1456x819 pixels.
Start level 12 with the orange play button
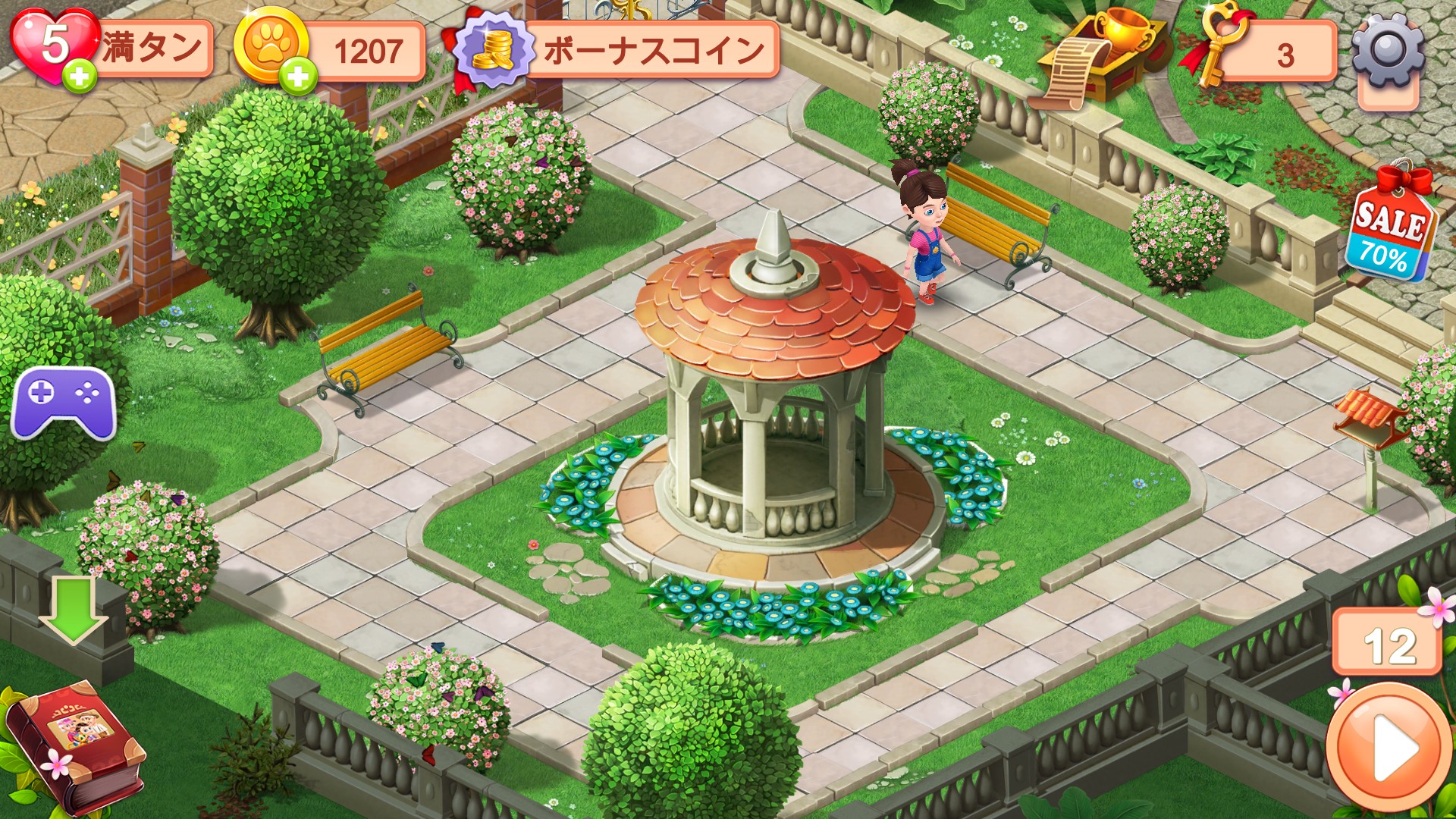(x=1389, y=747)
